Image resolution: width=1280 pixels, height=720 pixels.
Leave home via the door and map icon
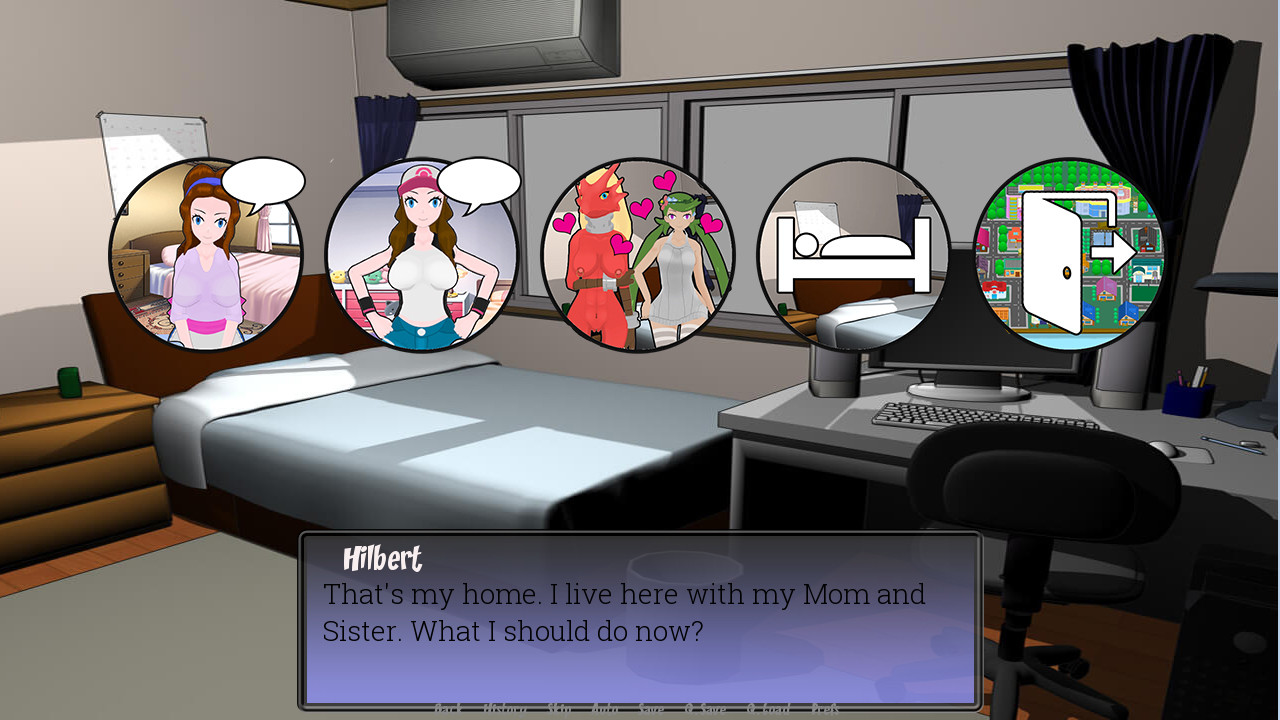pyautogui.click(x=1069, y=255)
